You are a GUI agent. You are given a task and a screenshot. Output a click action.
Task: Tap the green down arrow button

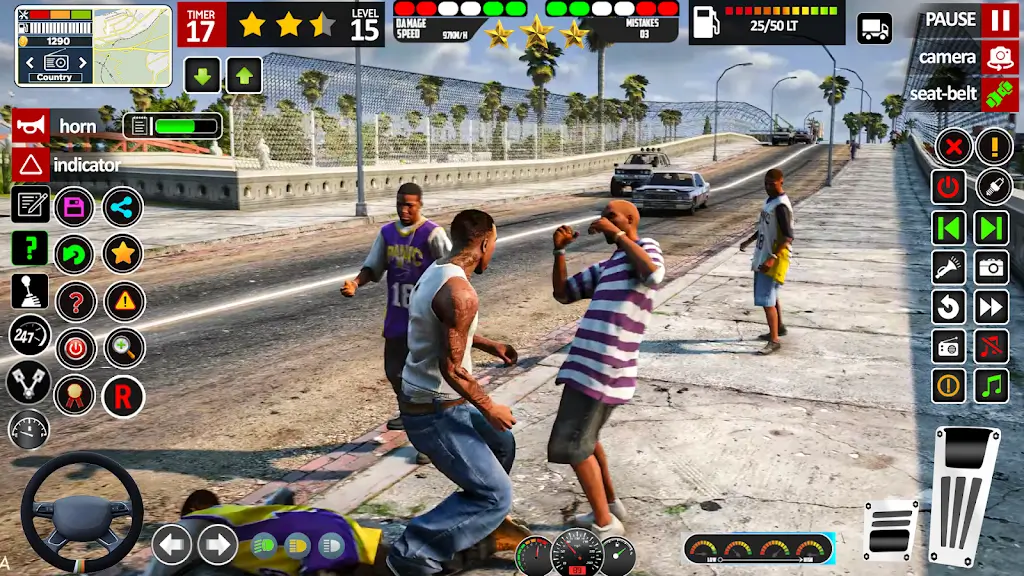tap(202, 75)
